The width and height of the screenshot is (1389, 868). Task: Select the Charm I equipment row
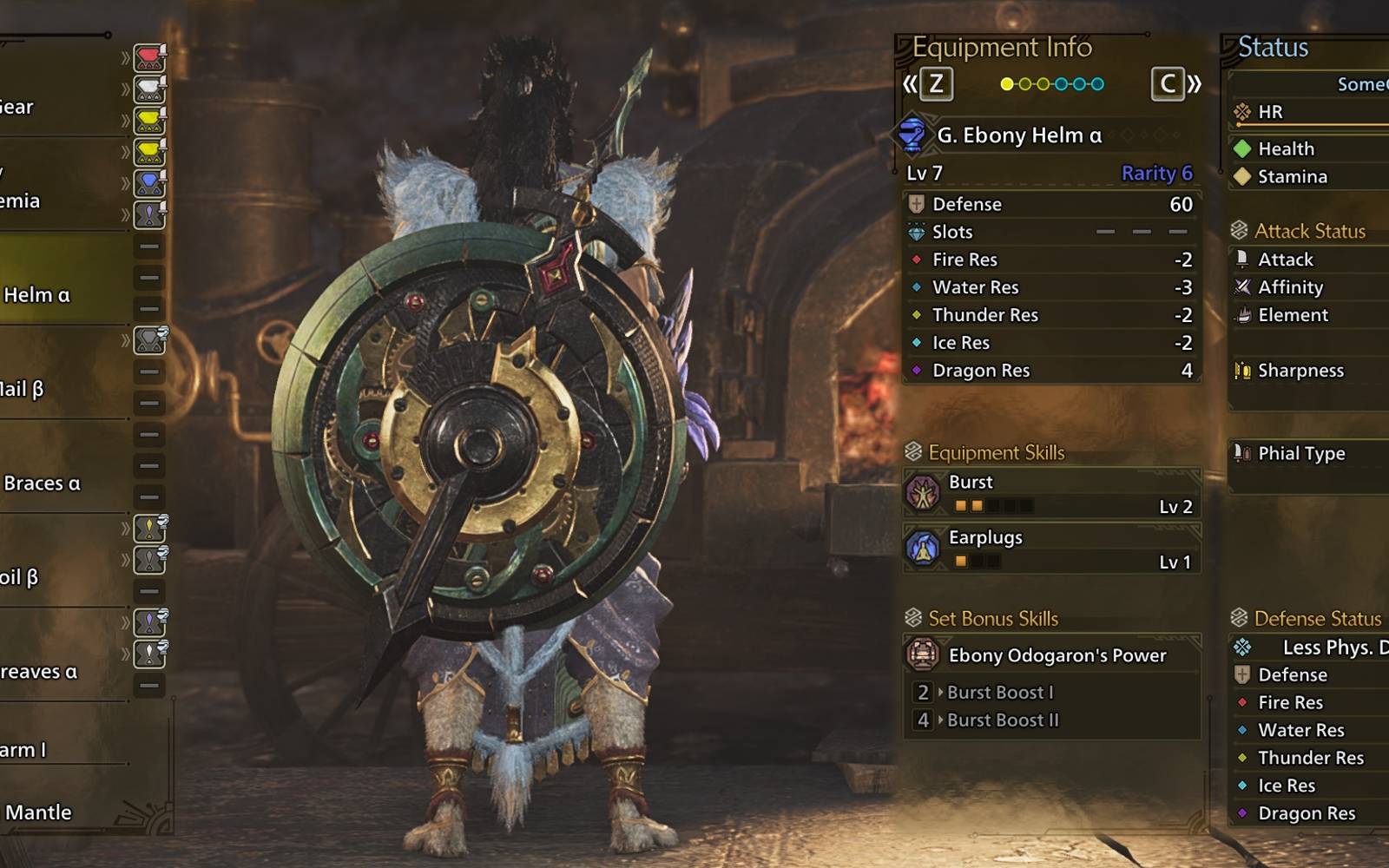[24, 750]
